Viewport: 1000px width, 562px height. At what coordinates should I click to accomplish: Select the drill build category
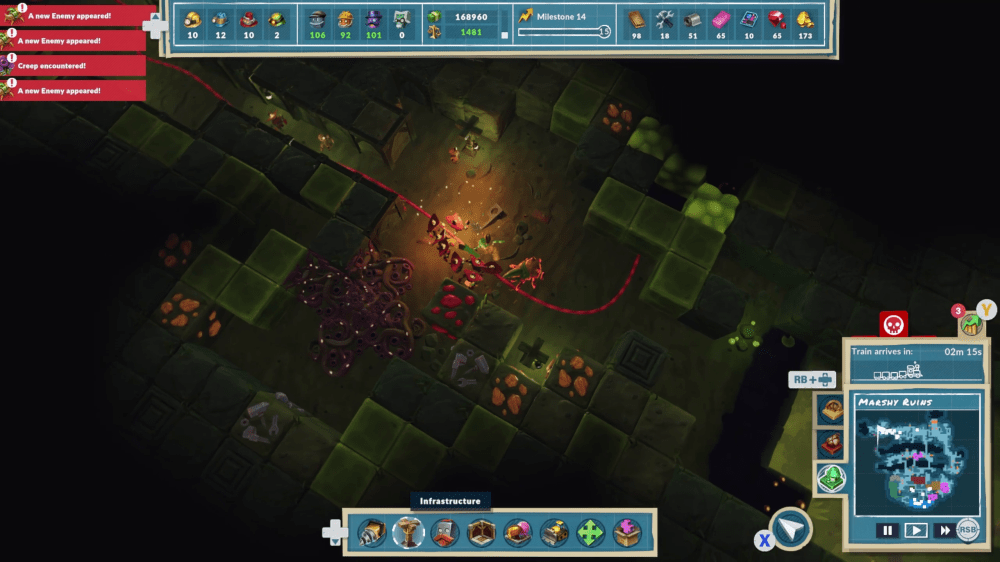click(x=372, y=533)
